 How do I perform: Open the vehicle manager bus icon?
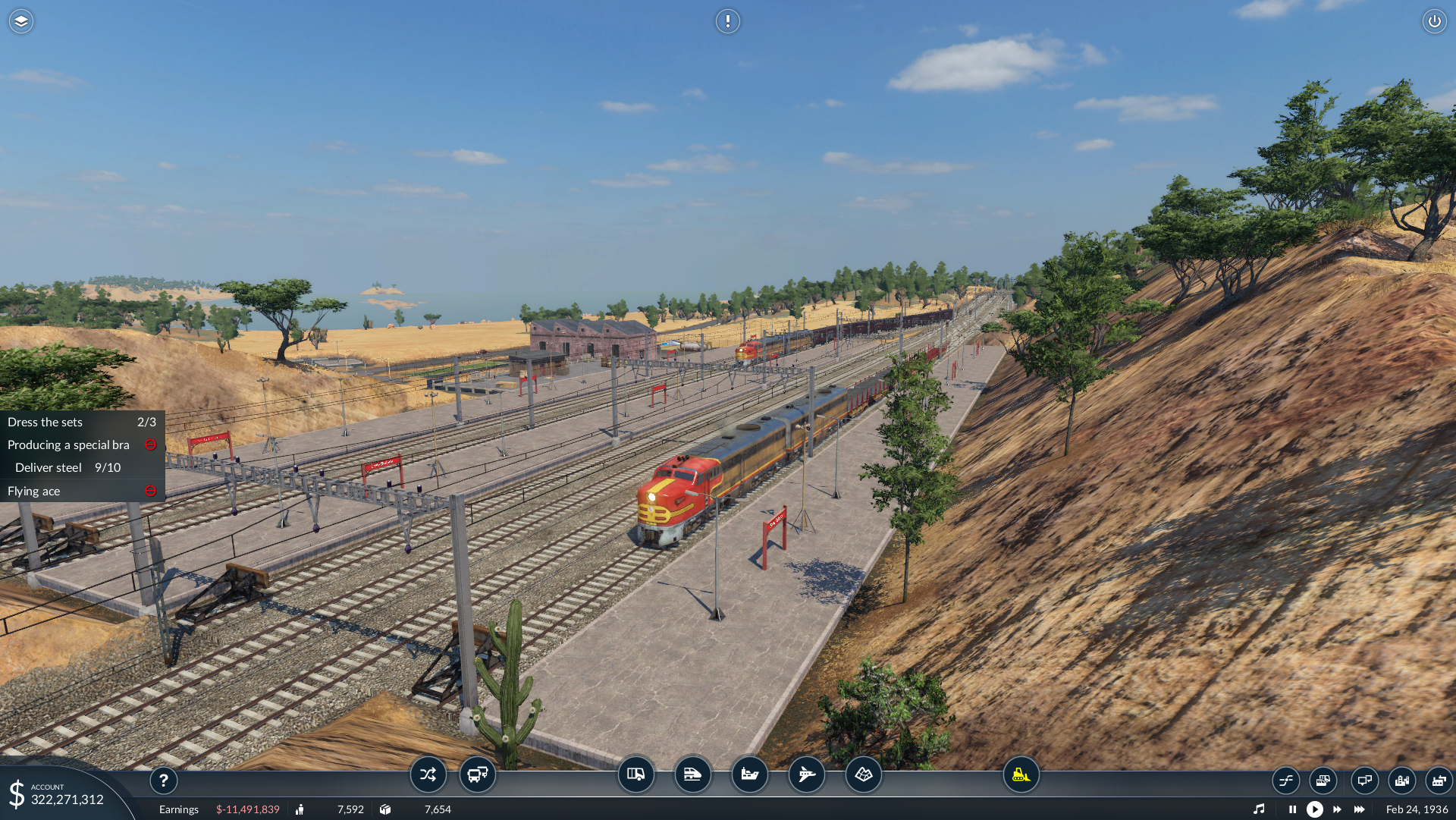coord(478,774)
